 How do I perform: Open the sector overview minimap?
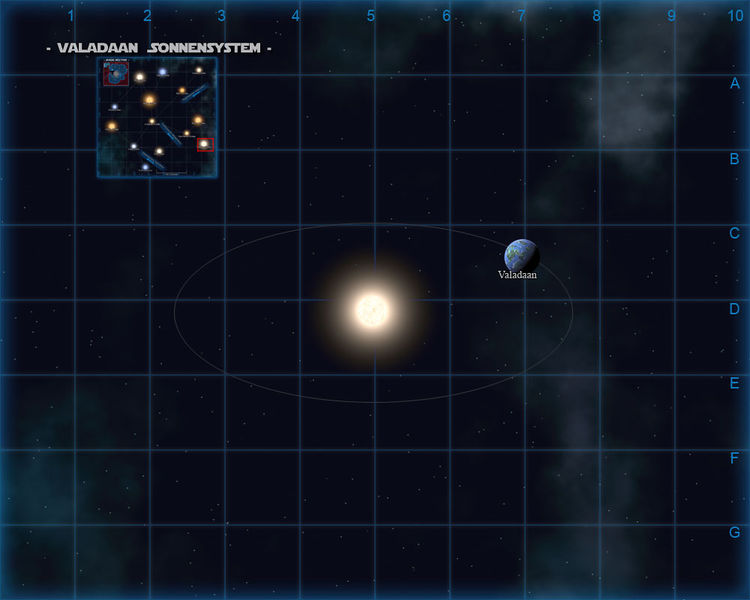[x=157, y=117]
